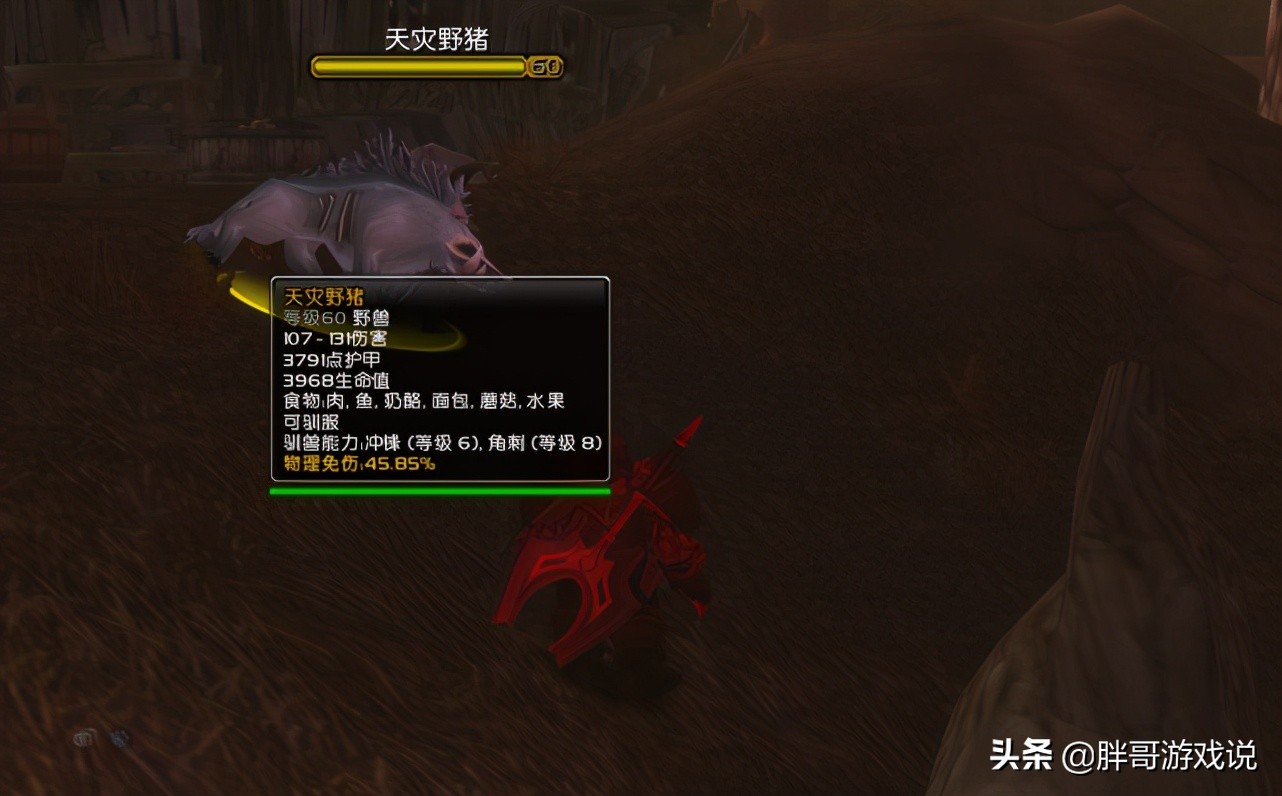
Task: Click the yellow health bar of 天灾野猪
Action: click(x=418, y=66)
